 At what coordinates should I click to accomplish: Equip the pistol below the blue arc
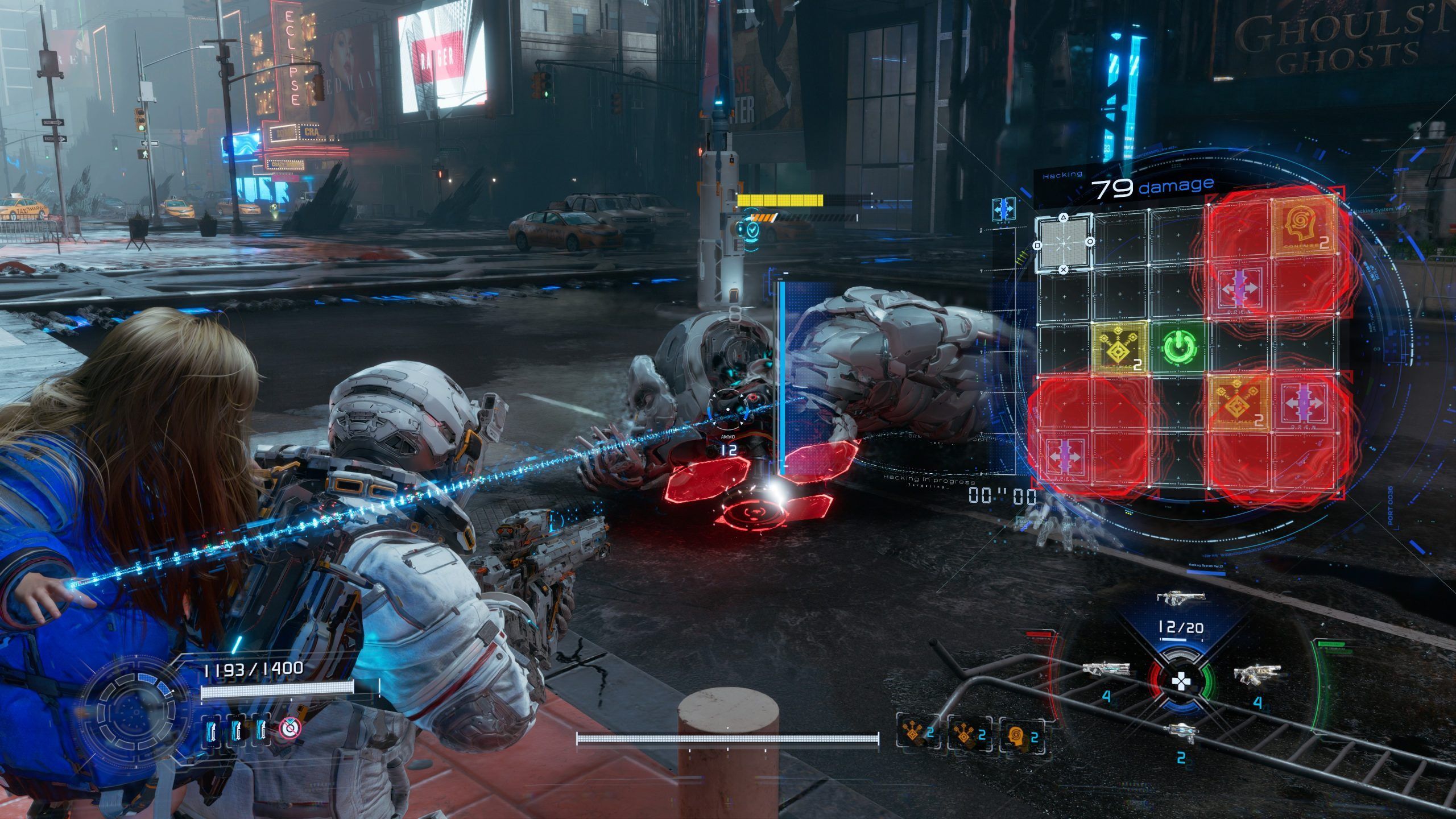click(x=1181, y=730)
